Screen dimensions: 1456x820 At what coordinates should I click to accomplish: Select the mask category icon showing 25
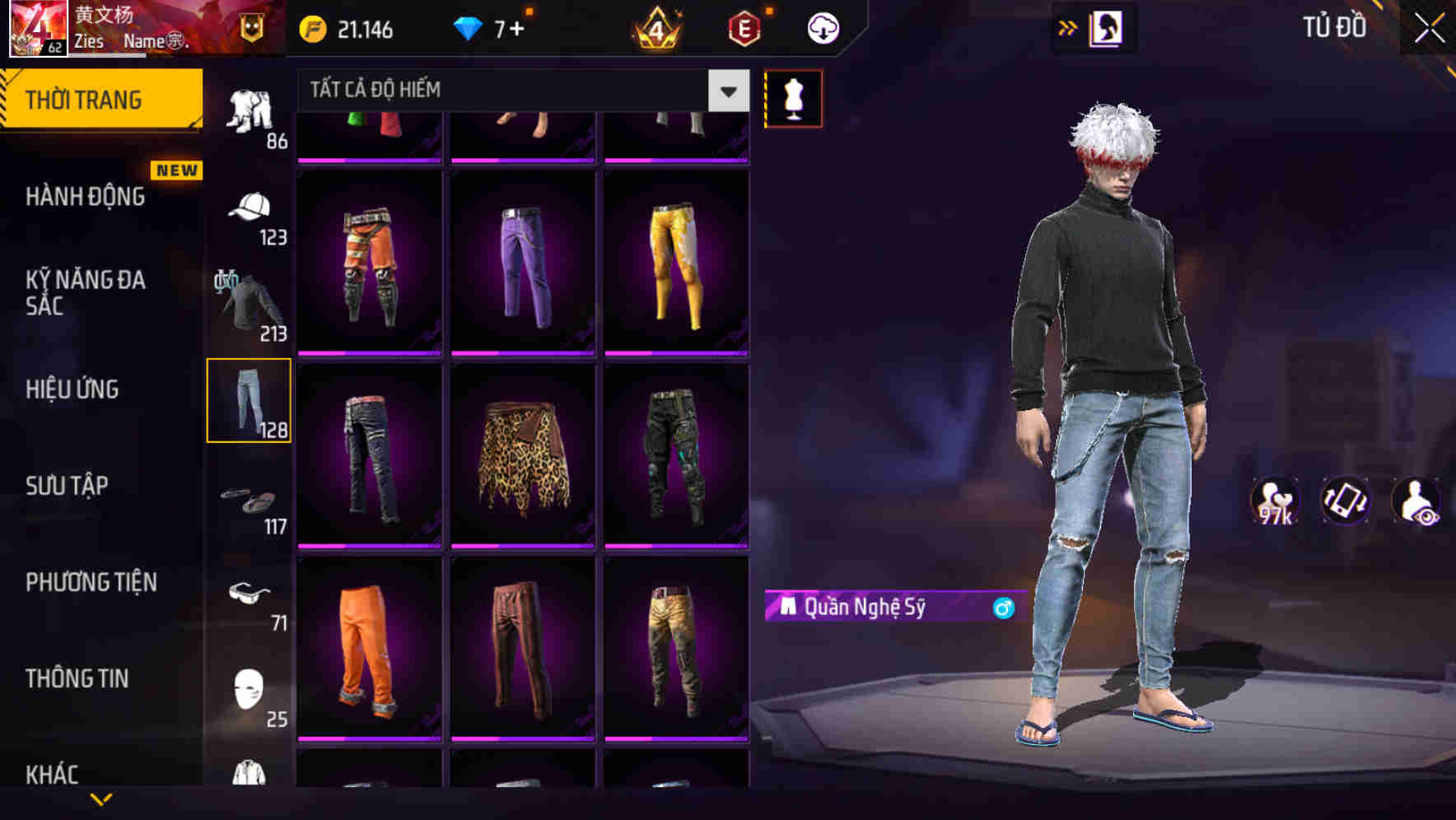tap(247, 687)
